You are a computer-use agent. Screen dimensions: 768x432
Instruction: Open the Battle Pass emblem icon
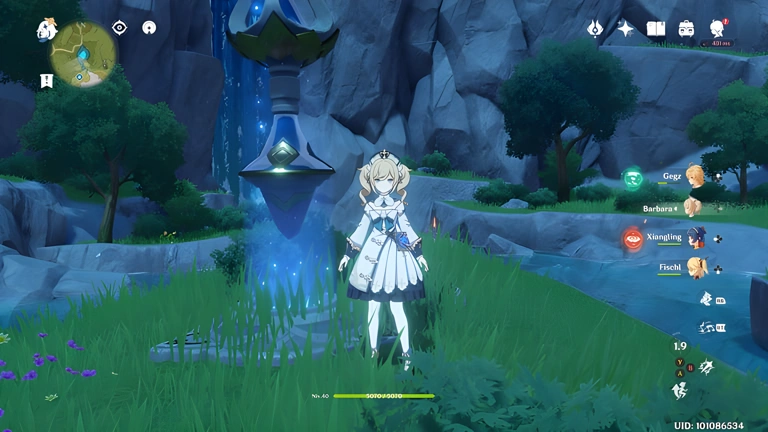coord(595,29)
